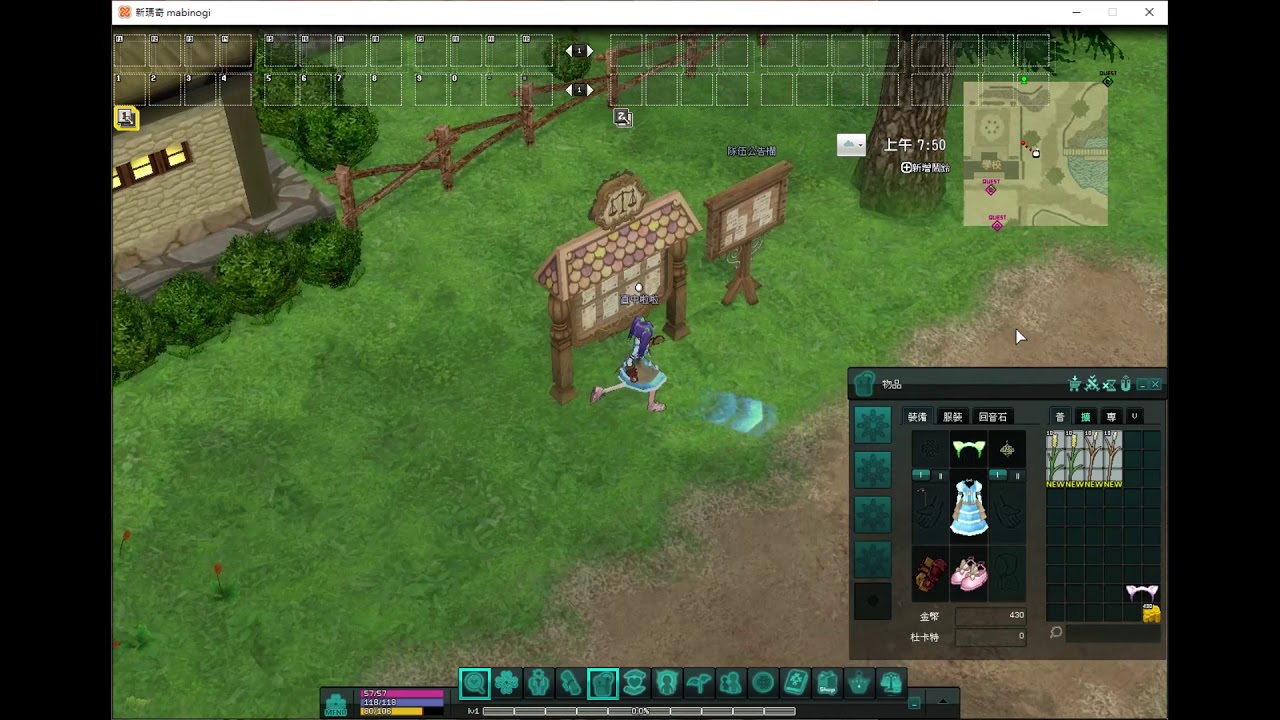Viewport: 1280px width, 720px height.
Task: Open the MENU button
Action: pyautogui.click(x=336, y=704)
